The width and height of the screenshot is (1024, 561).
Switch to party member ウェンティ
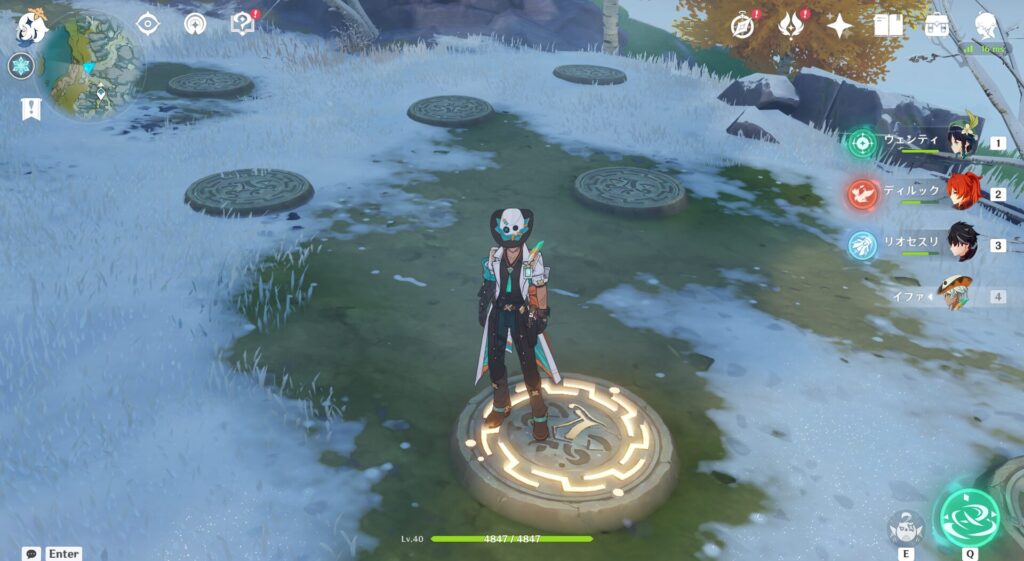tap(960, 143)
